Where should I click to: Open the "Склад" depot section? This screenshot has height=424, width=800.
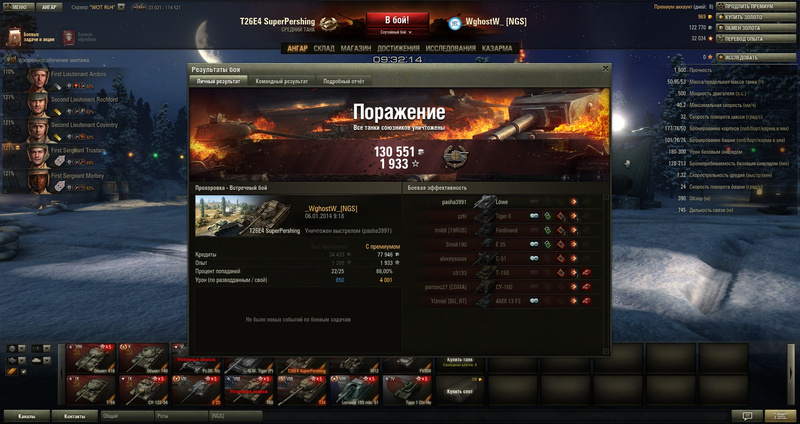324,46
